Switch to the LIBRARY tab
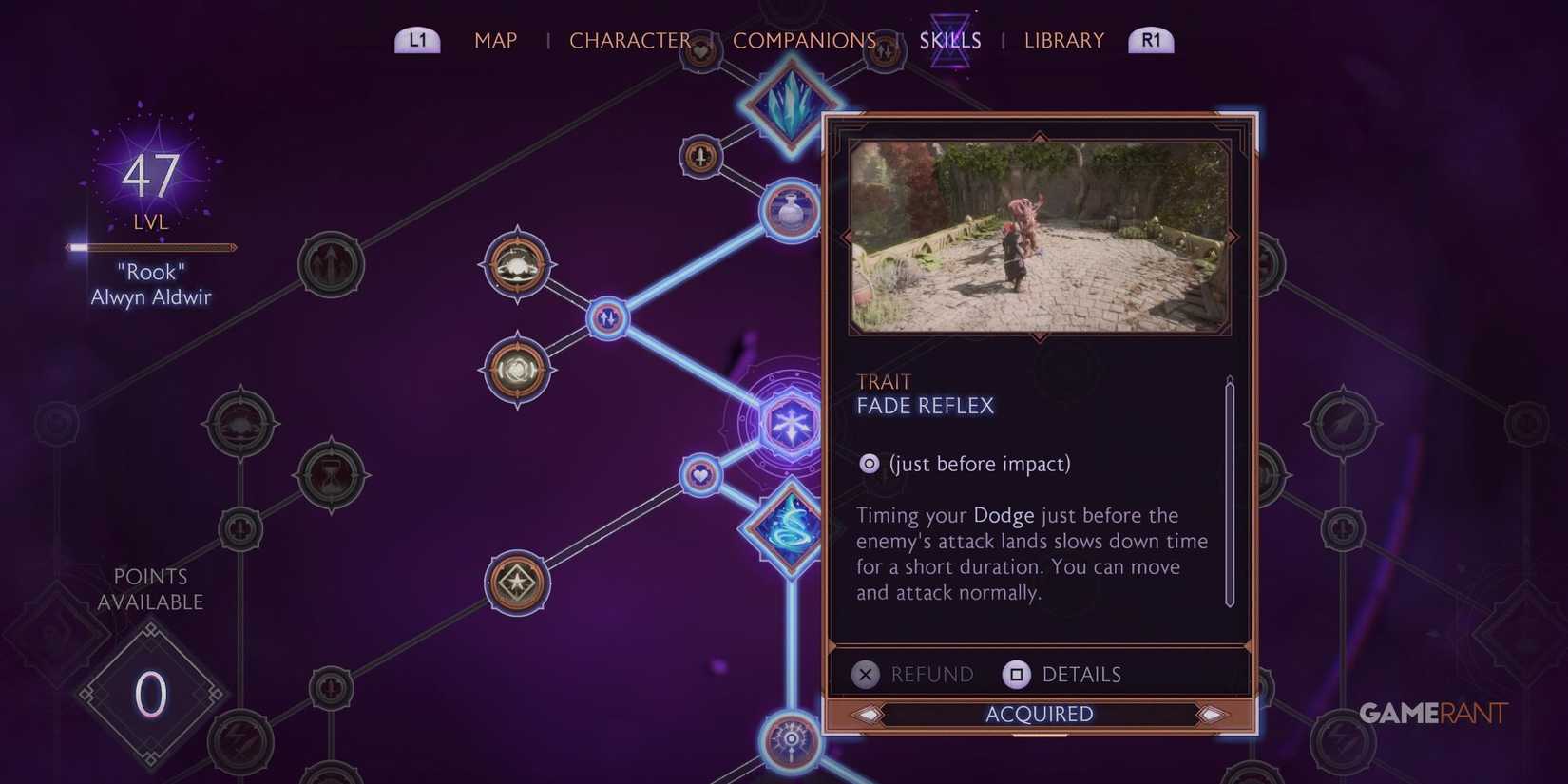Screen dimensions: 1568x784 1063,40
